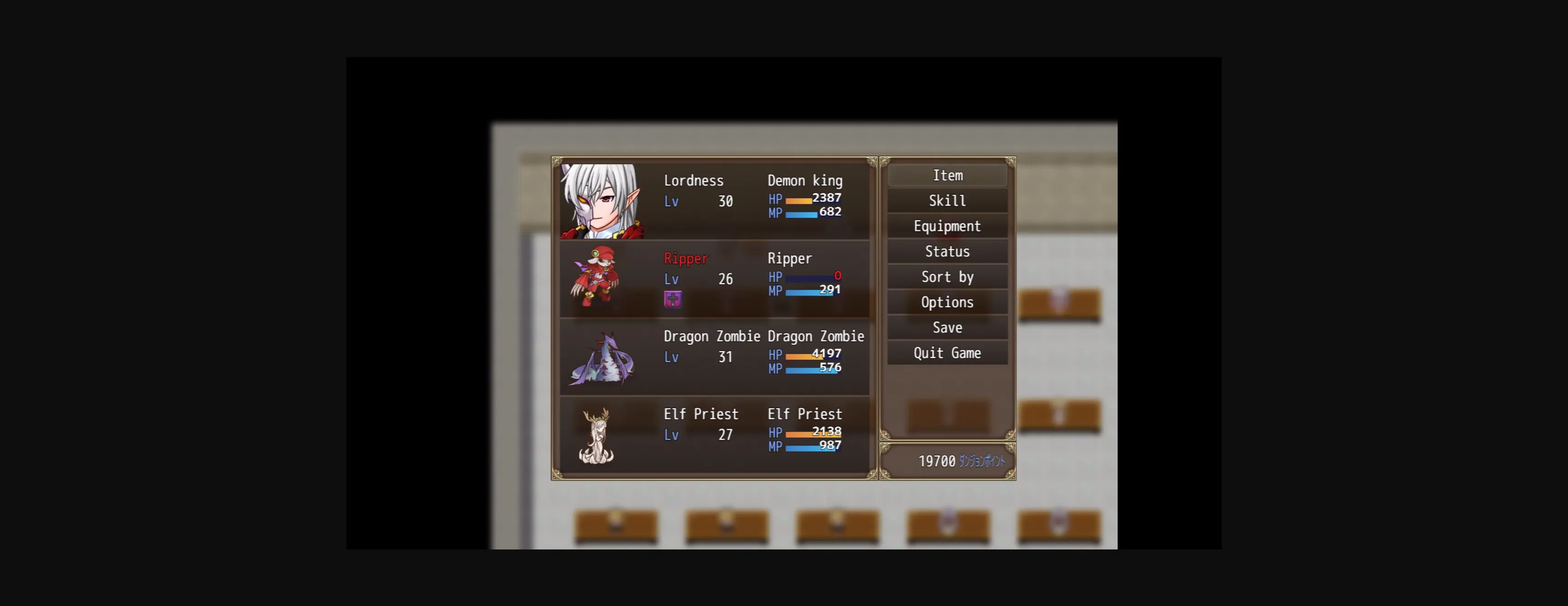
Task: Select the Save command
Action: coord(947,327)
